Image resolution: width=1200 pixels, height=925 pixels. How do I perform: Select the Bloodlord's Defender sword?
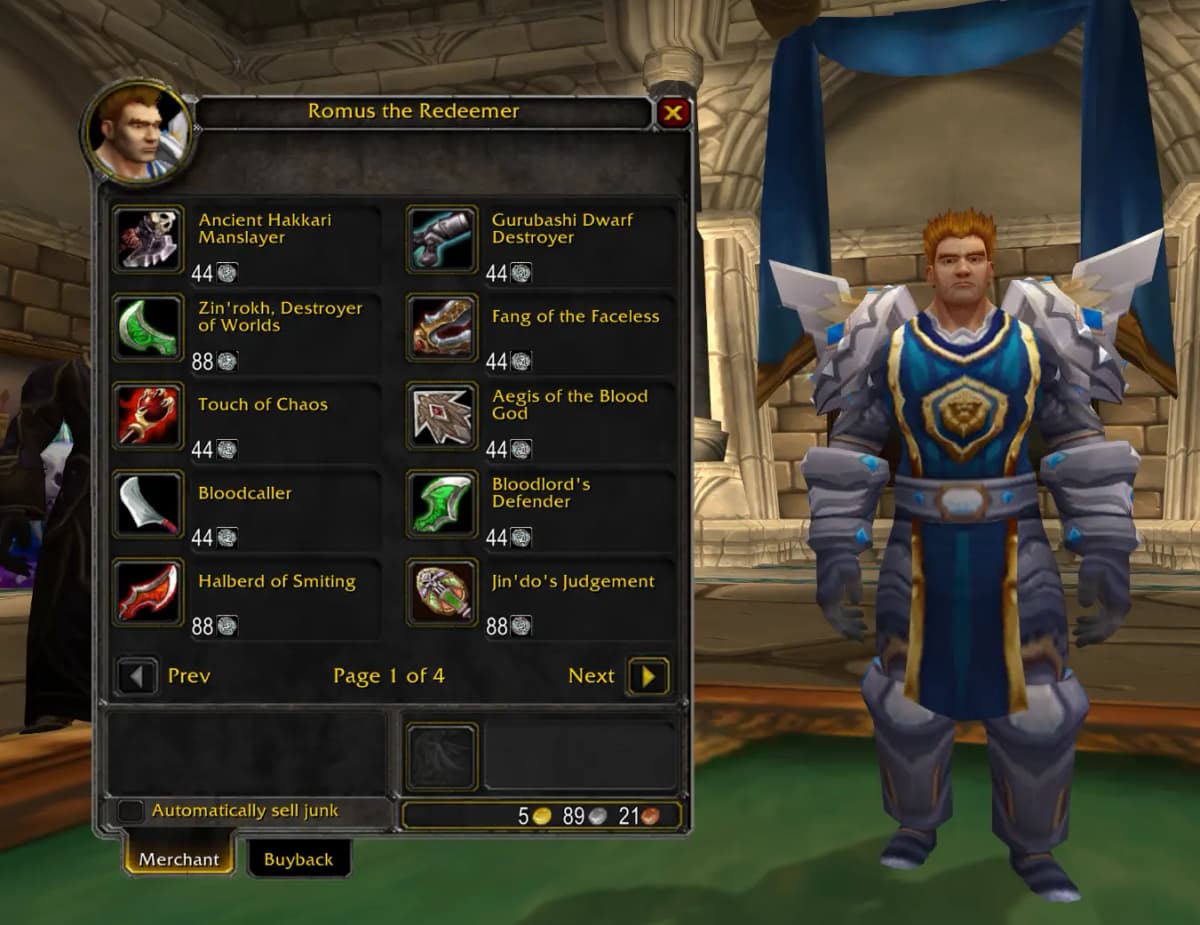(x=442, y=504)
